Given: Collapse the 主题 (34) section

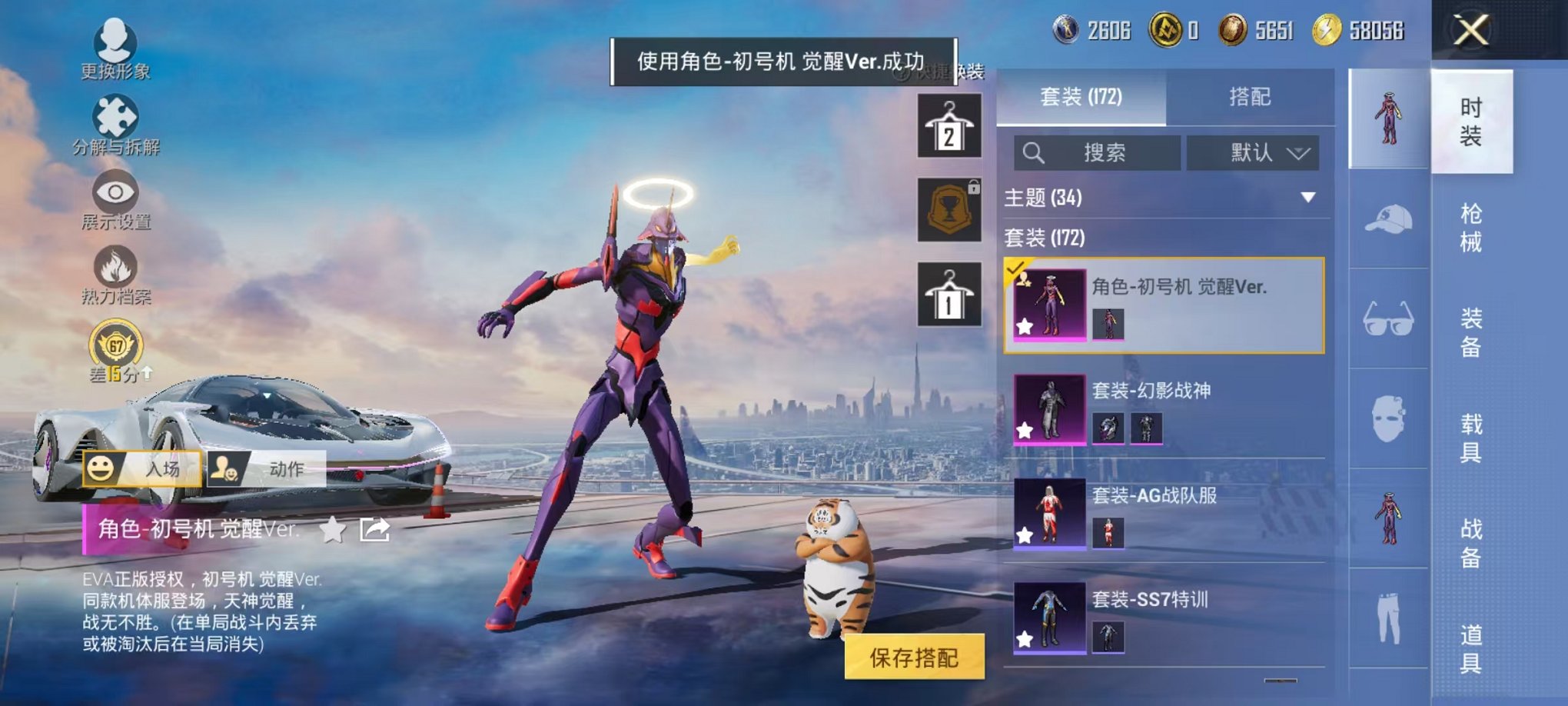Looking at the screenshot, I should [x=1309, y=197].
